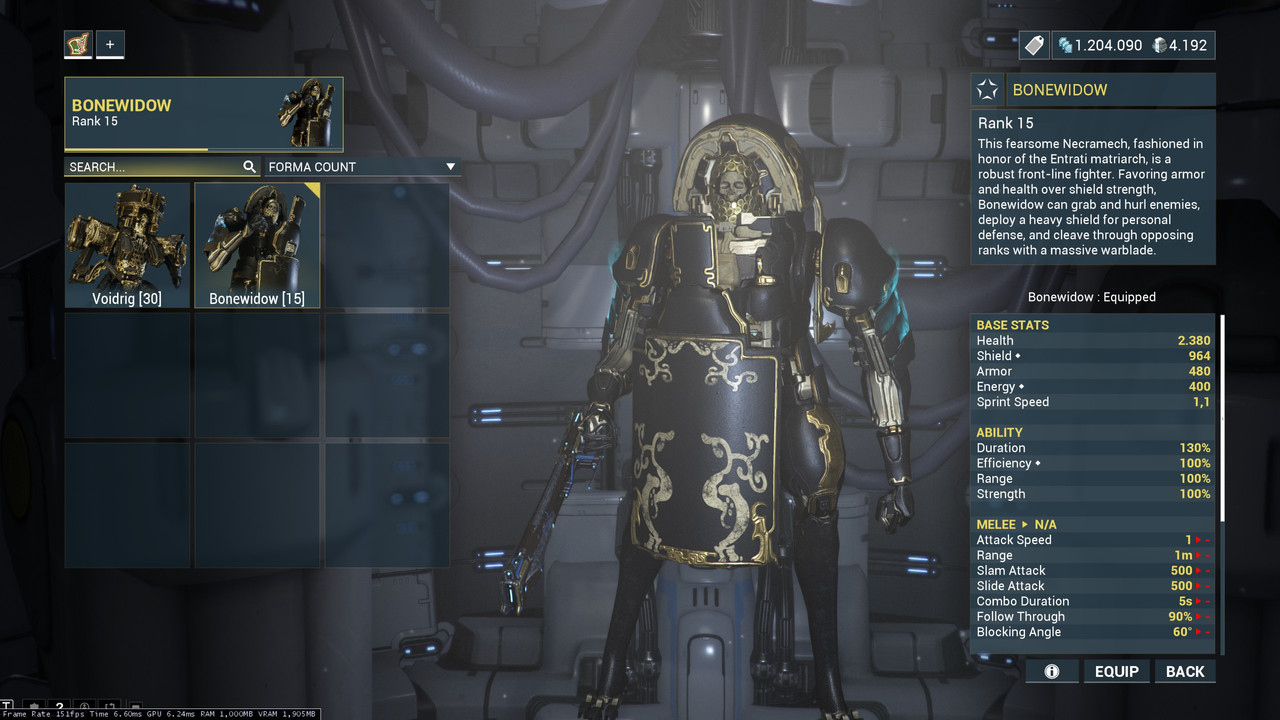This screenshot has width=1280, height=720.
Task: Go back with the BACK button
Action: coord(1185,671)
